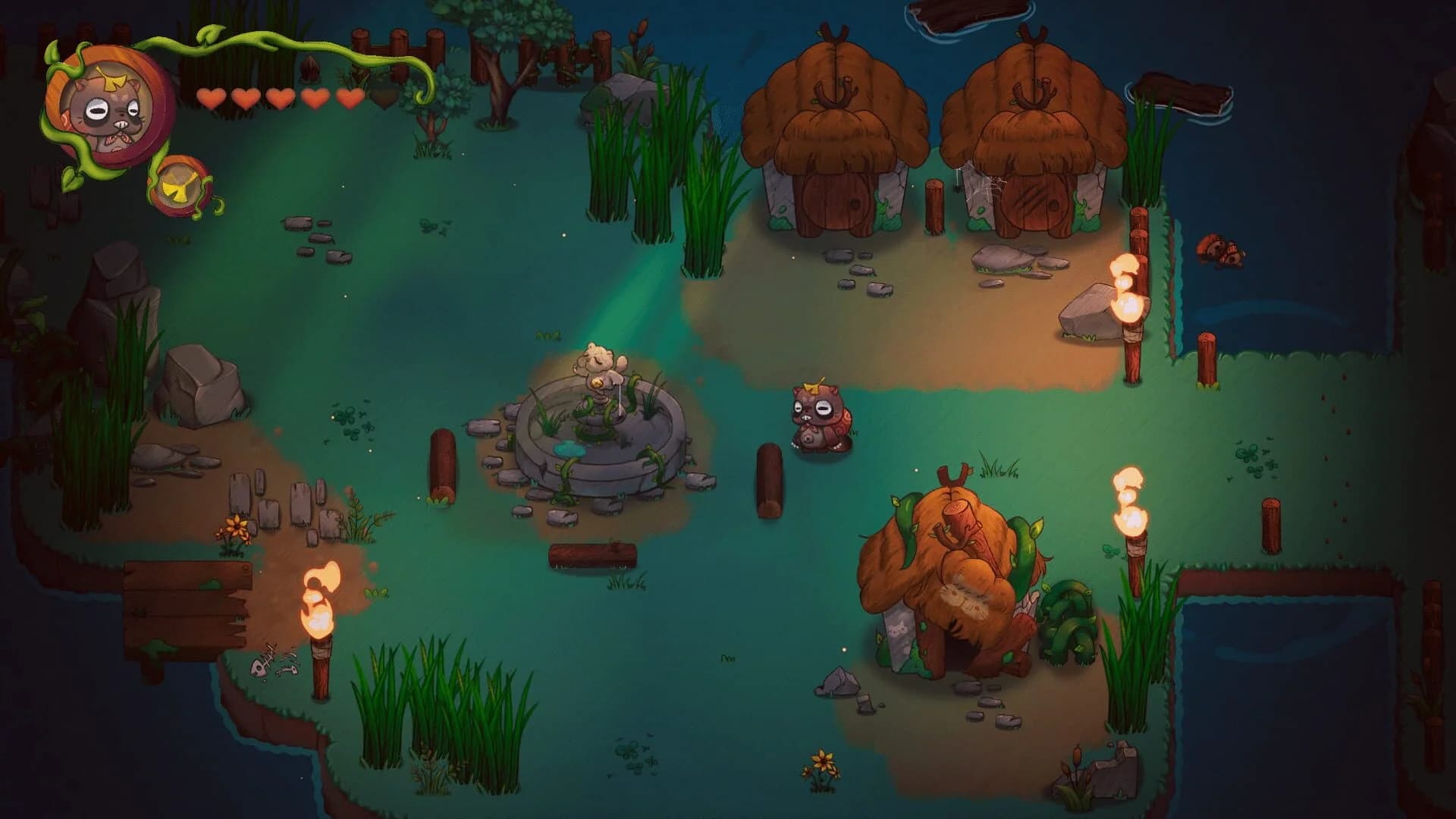The height and width of the screenshot is (819, 1456).
Task: Click the middle heart of the health row
Action: tap(281, 99)
